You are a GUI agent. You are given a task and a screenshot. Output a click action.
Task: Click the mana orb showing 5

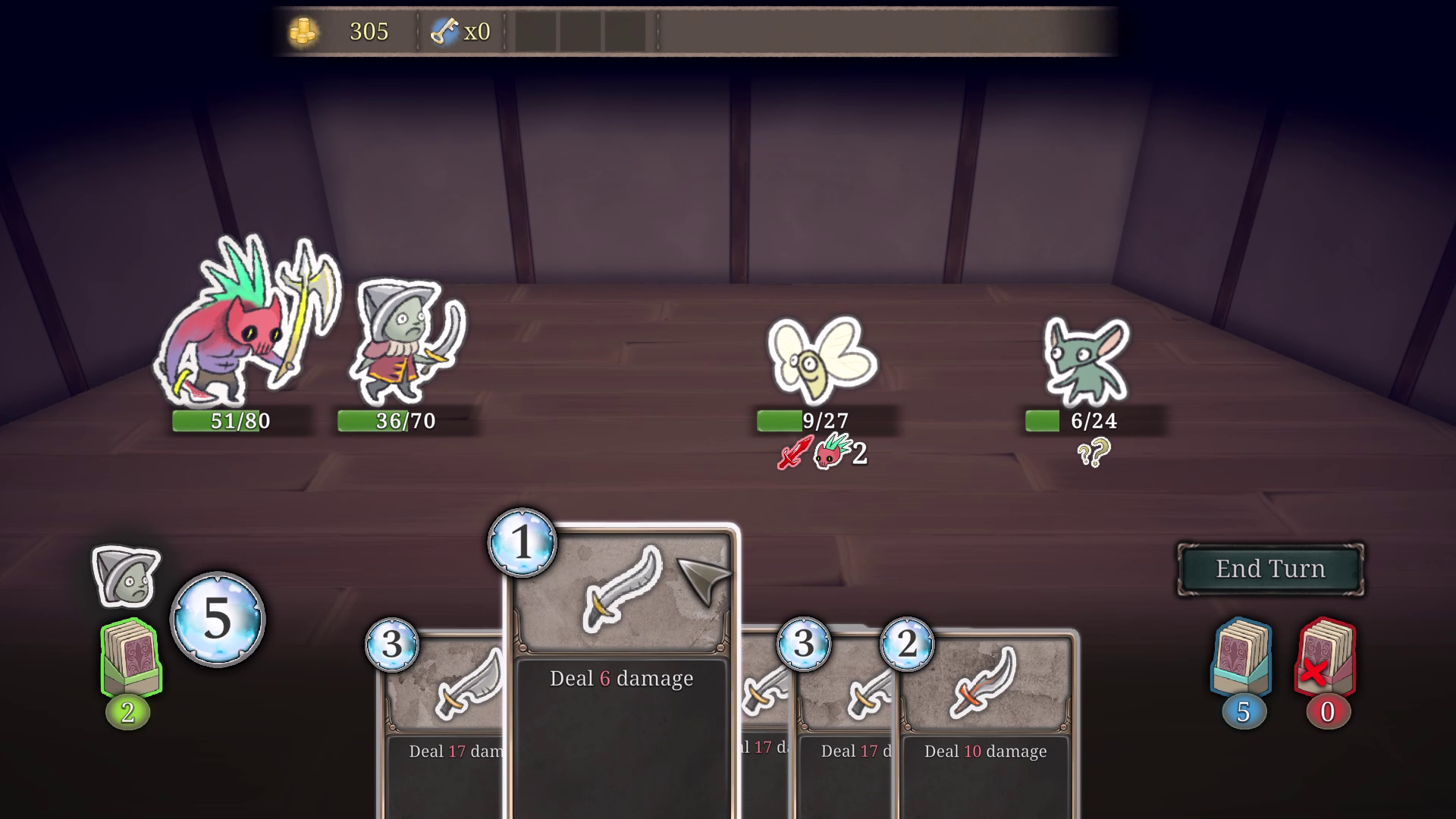pos(218,619)
